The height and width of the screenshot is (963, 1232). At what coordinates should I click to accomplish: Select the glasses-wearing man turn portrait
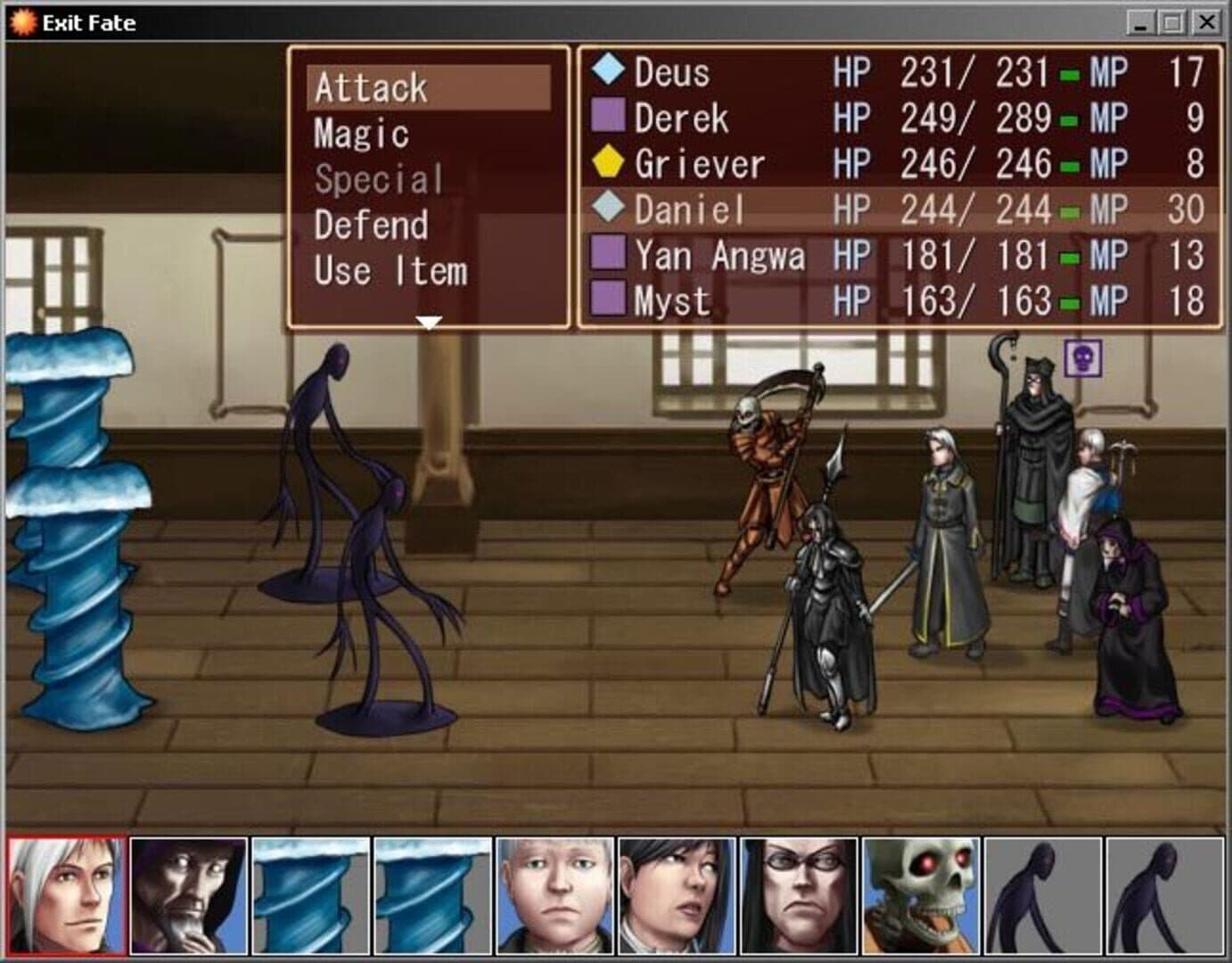pyautogui.click(x=799, y=895)
